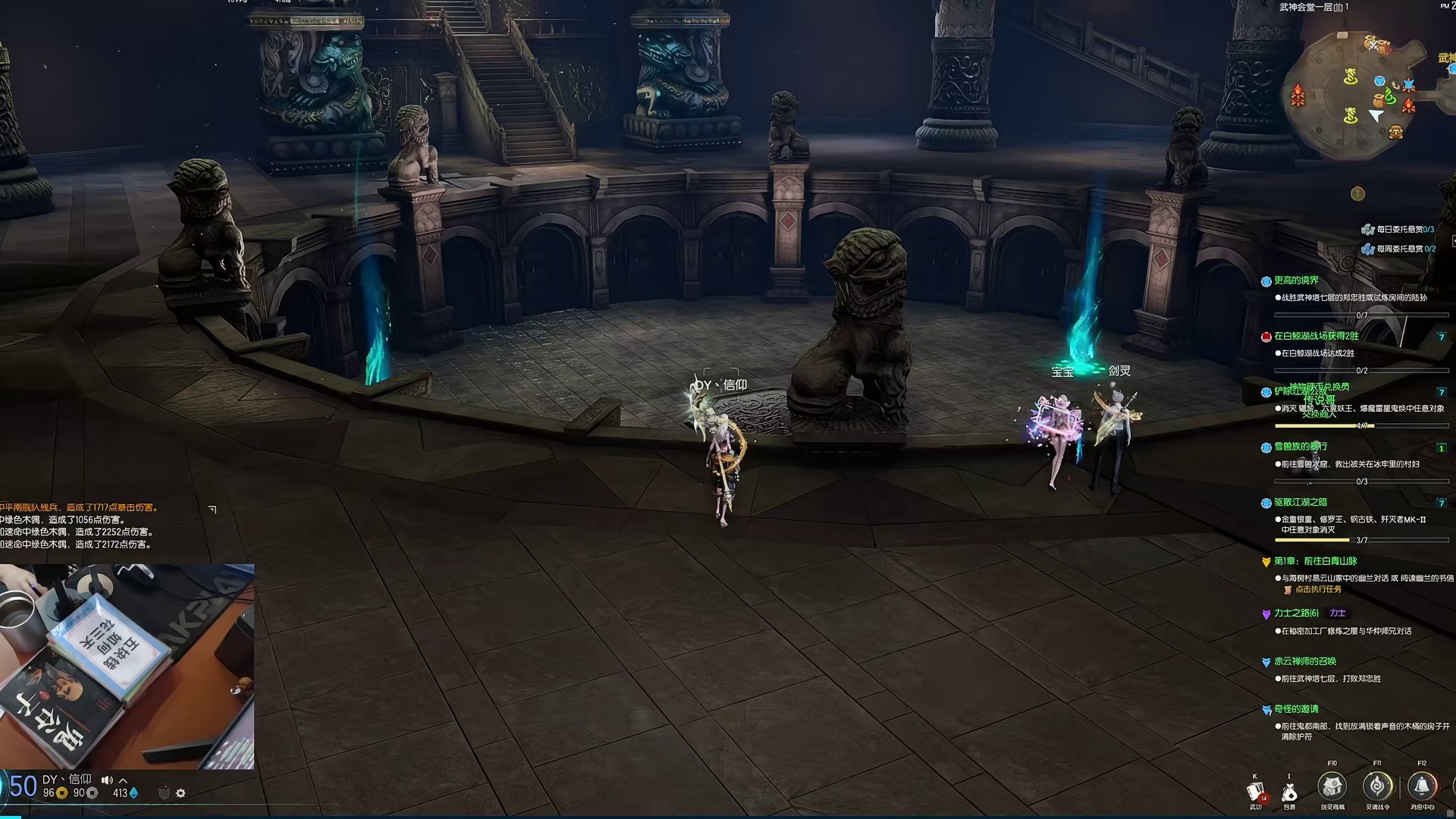Open the 包裹 inventory bag
This screenshot has height=819, width=1456.
click(x=1289, y=793)
